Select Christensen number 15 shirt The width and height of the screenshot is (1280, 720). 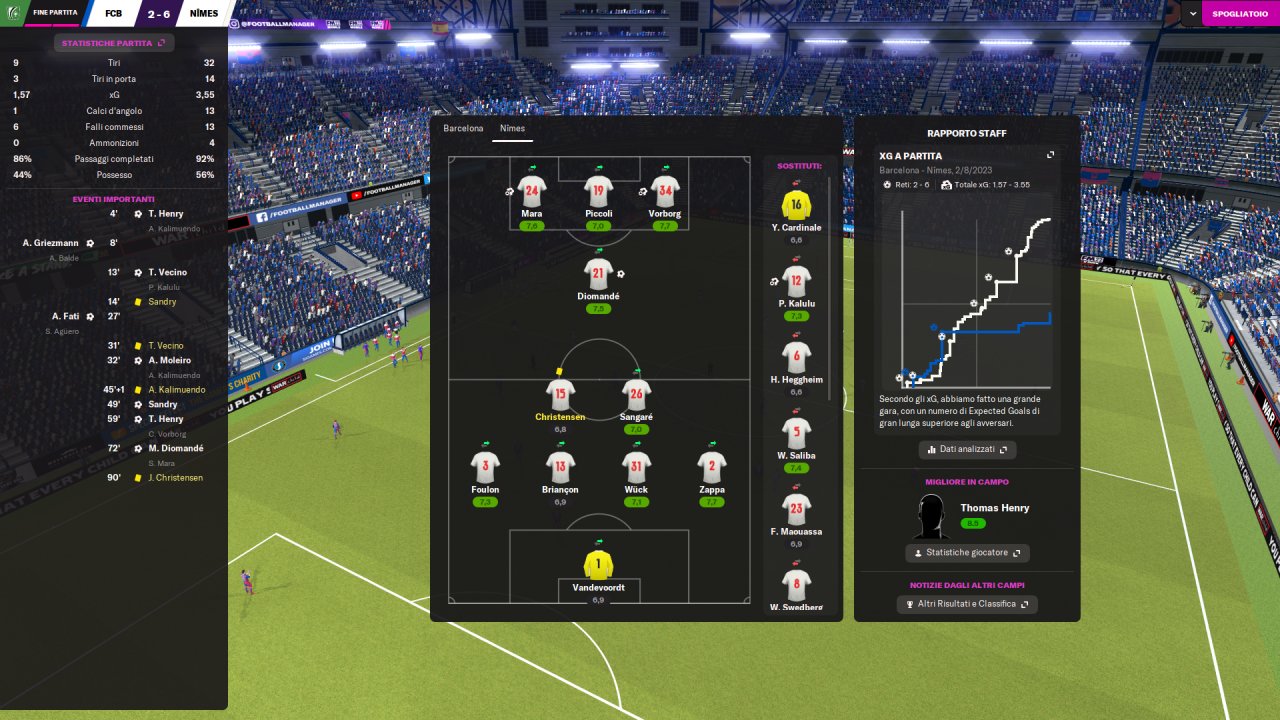[560, 395]
